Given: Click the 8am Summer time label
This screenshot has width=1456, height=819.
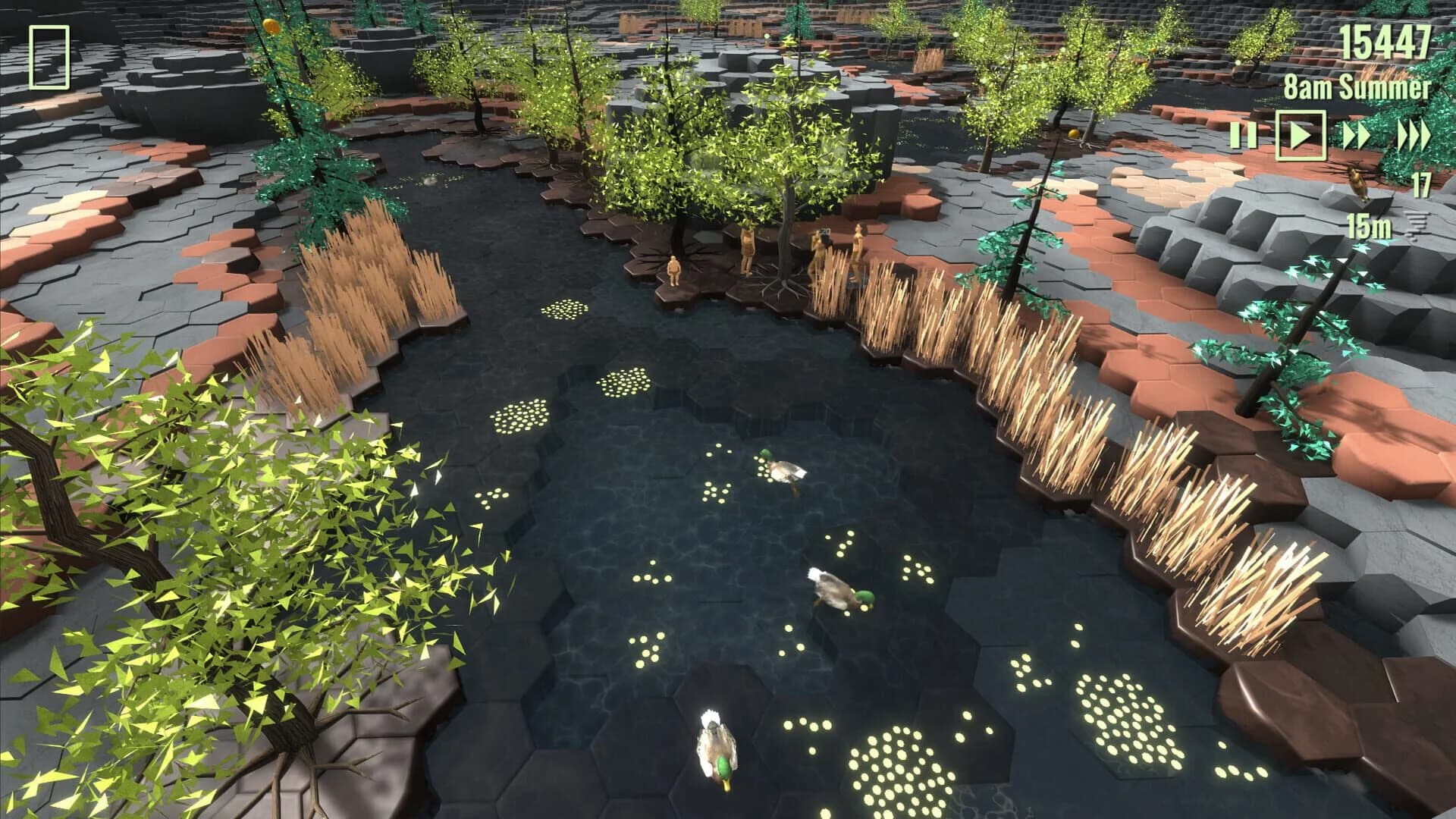Looking at the screenshot, I should (1356, 87).
